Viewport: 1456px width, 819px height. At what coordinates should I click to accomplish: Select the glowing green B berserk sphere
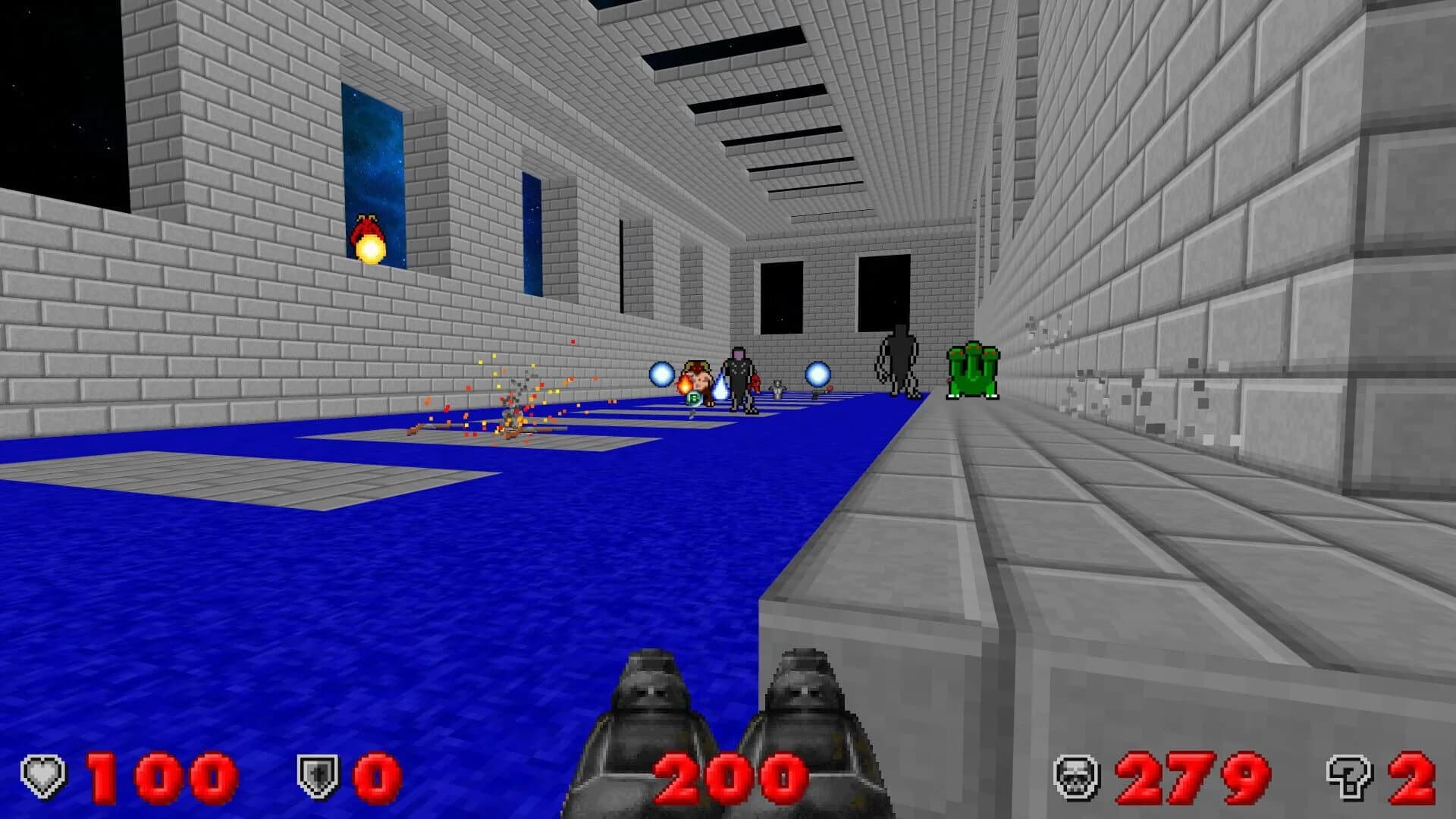(x=694, y=398)
